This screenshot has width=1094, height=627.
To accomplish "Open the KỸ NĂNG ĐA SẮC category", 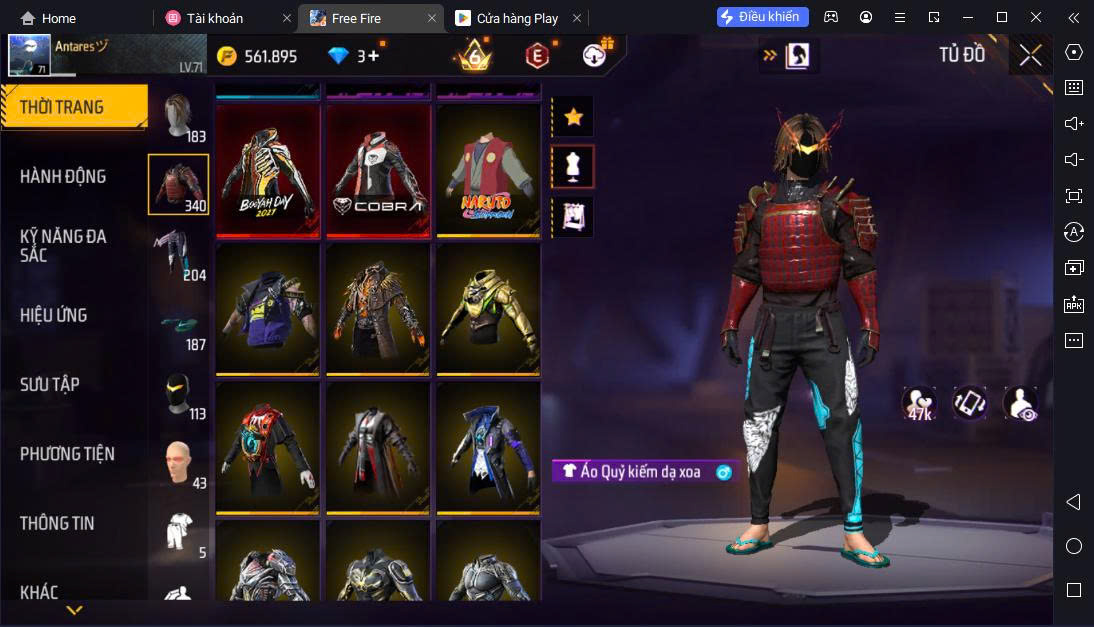I will coord(63,246).
